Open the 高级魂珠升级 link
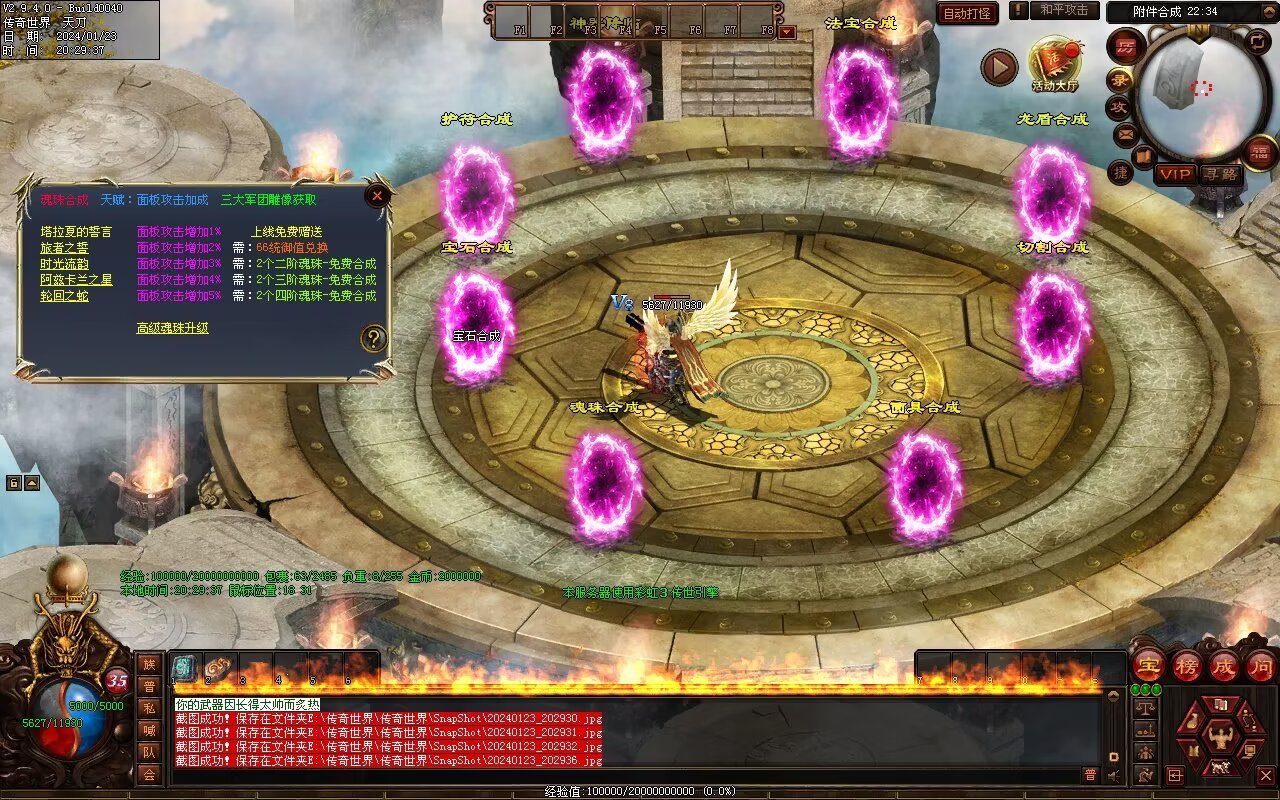Screen dimensions: 1280x800 coord(172,328)
